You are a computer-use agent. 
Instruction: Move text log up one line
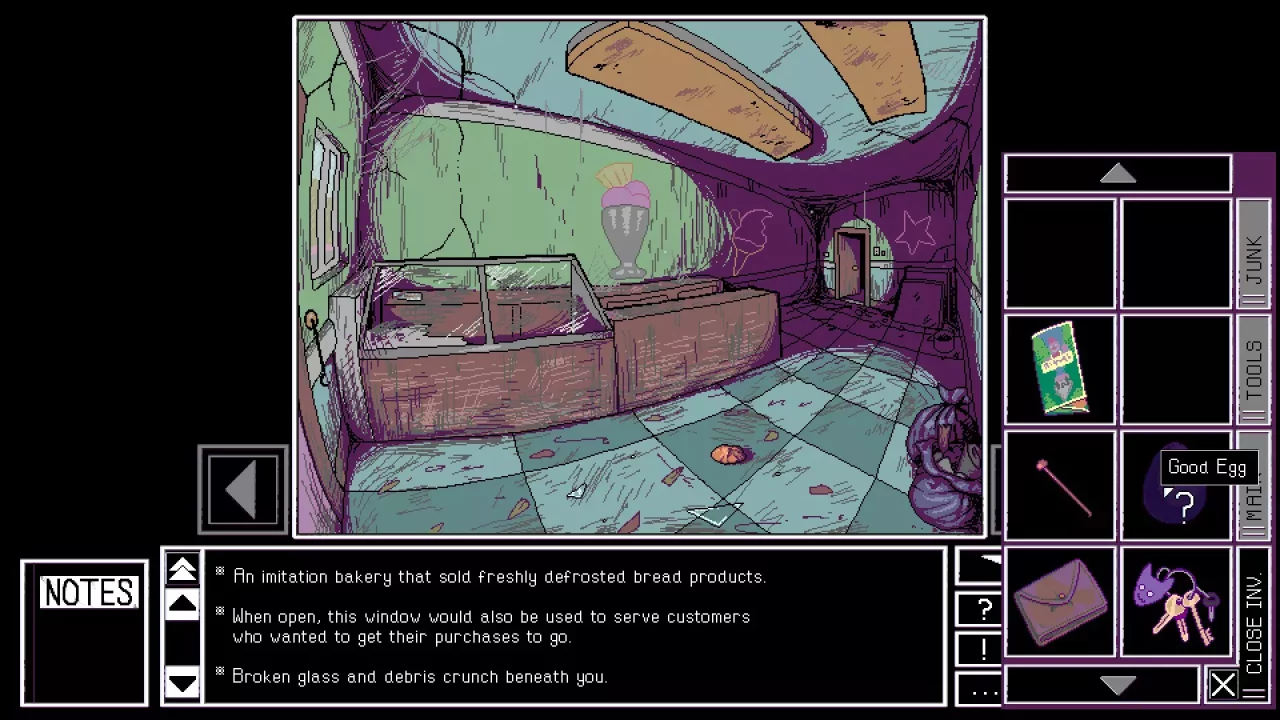pos(182,605)
